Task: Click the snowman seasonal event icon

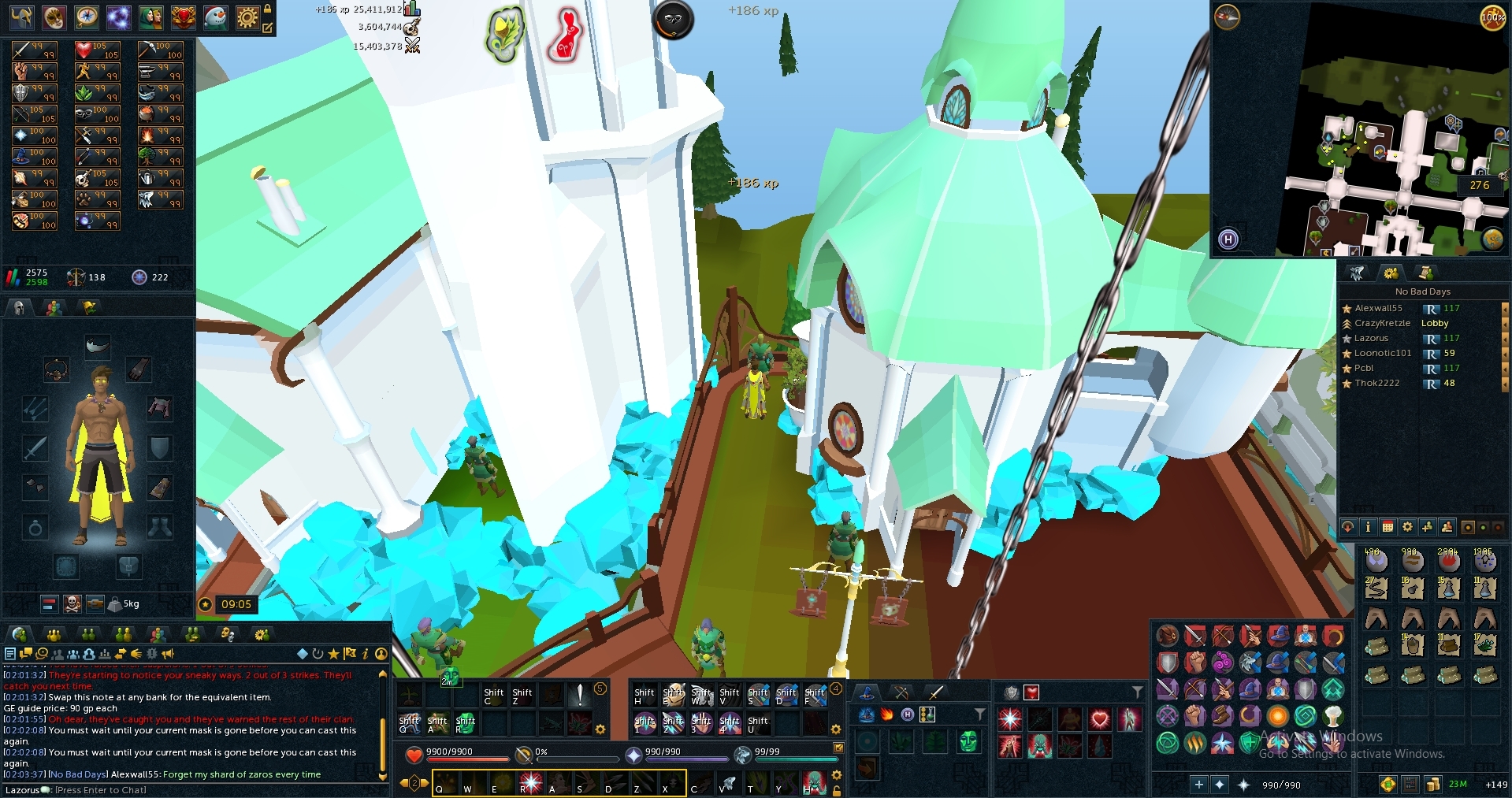Action: [x=214, y=17]
